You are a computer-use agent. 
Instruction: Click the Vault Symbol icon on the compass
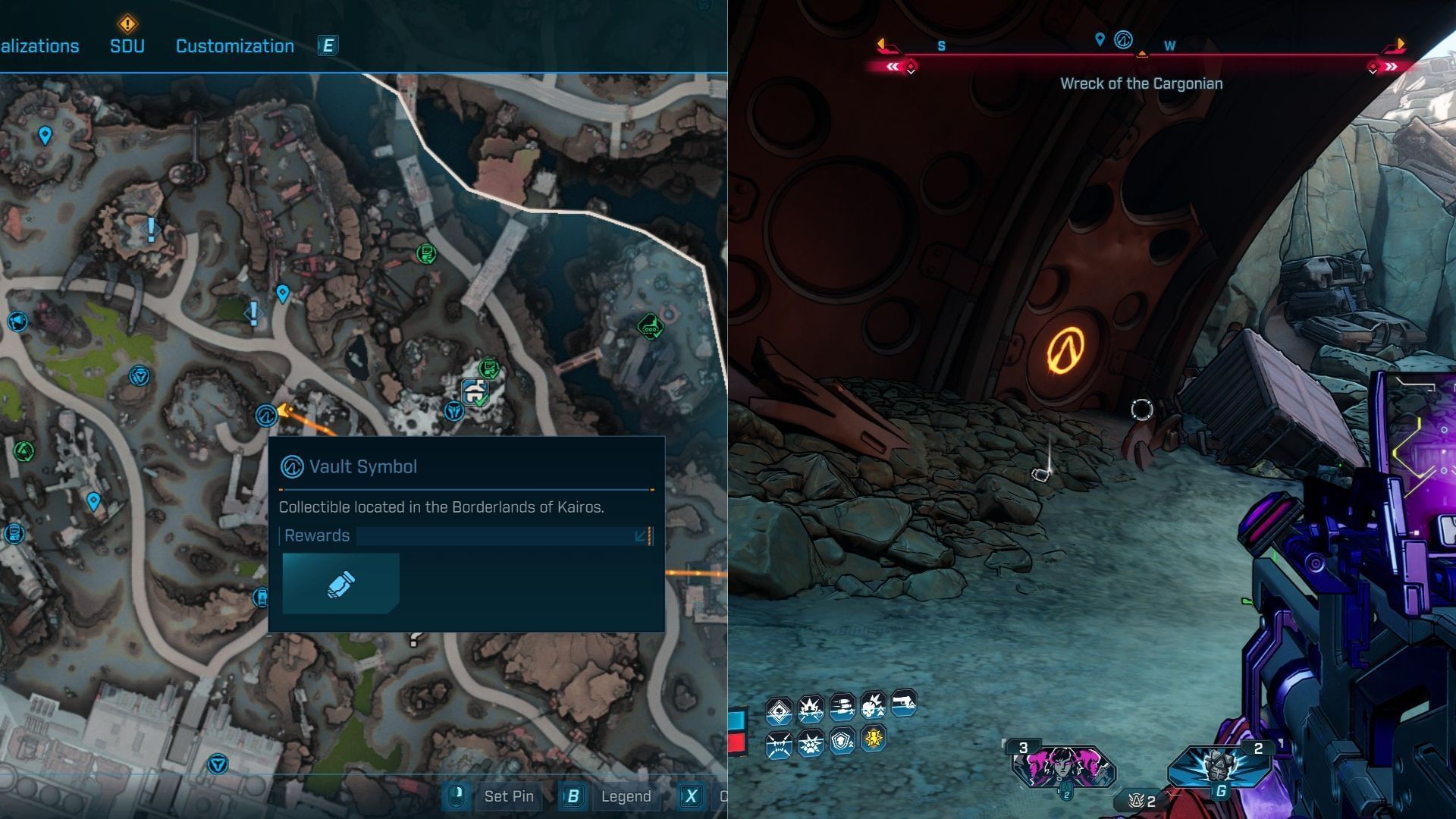[x=1123, y=40]
